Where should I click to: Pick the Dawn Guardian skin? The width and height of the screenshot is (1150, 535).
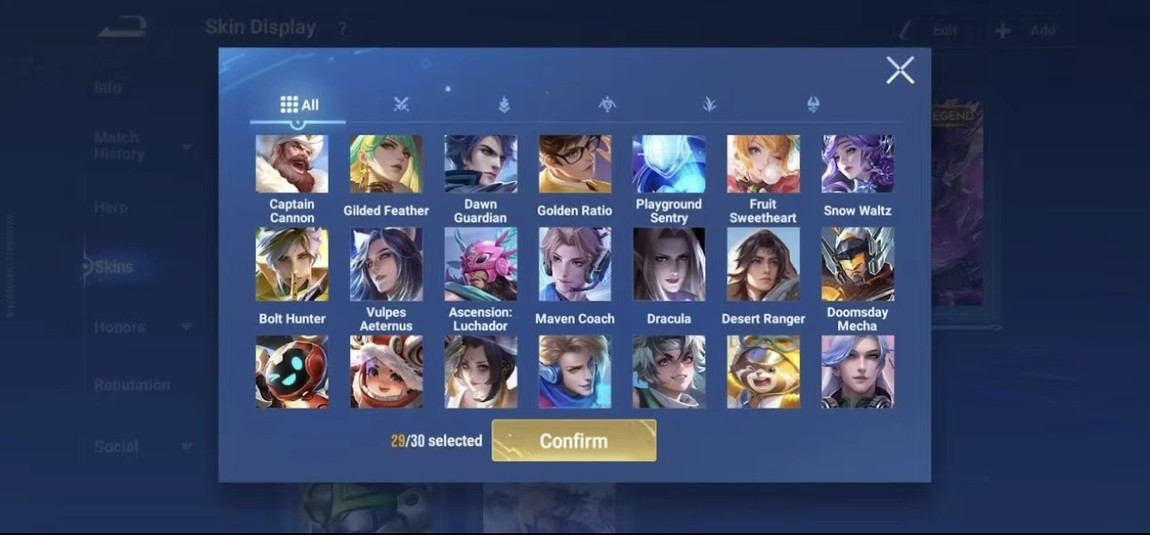480,164
